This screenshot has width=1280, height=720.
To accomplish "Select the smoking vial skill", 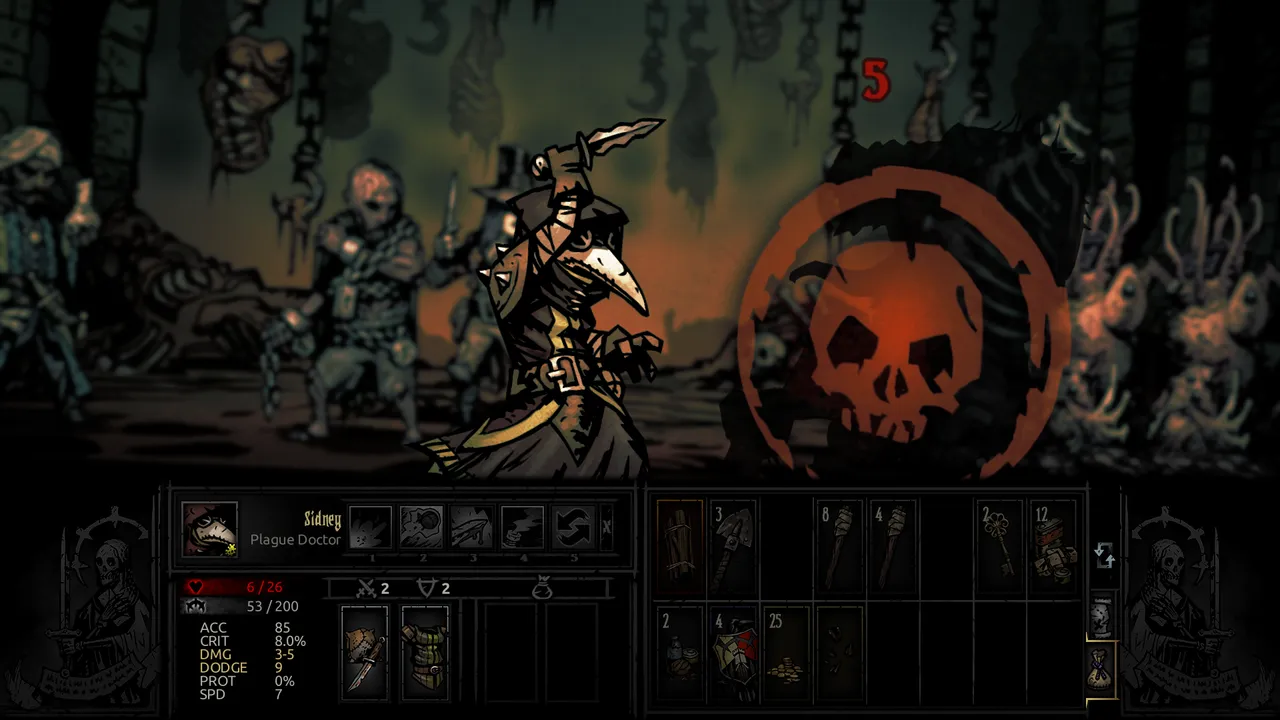I will coord(523,527).
